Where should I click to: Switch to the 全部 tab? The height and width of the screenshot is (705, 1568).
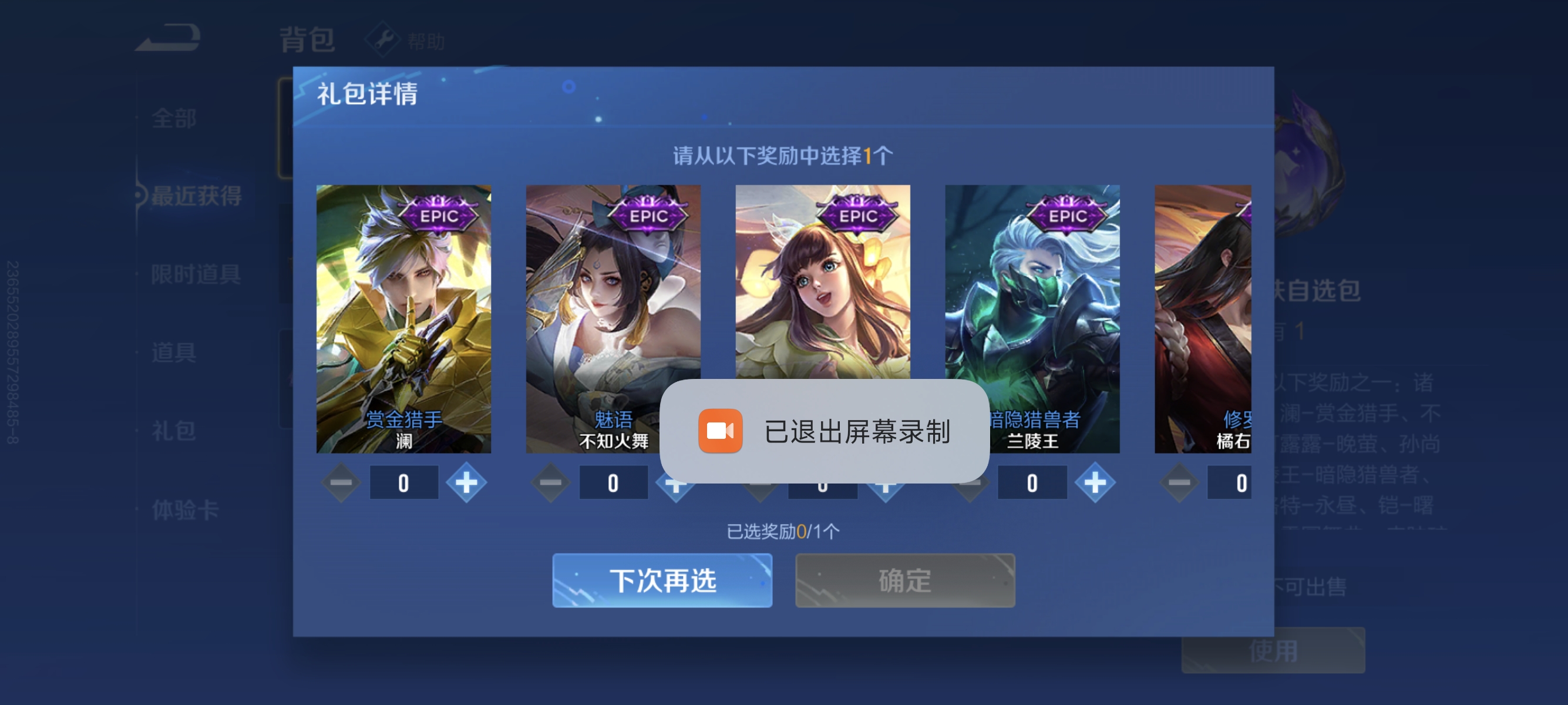coord(174,119)
